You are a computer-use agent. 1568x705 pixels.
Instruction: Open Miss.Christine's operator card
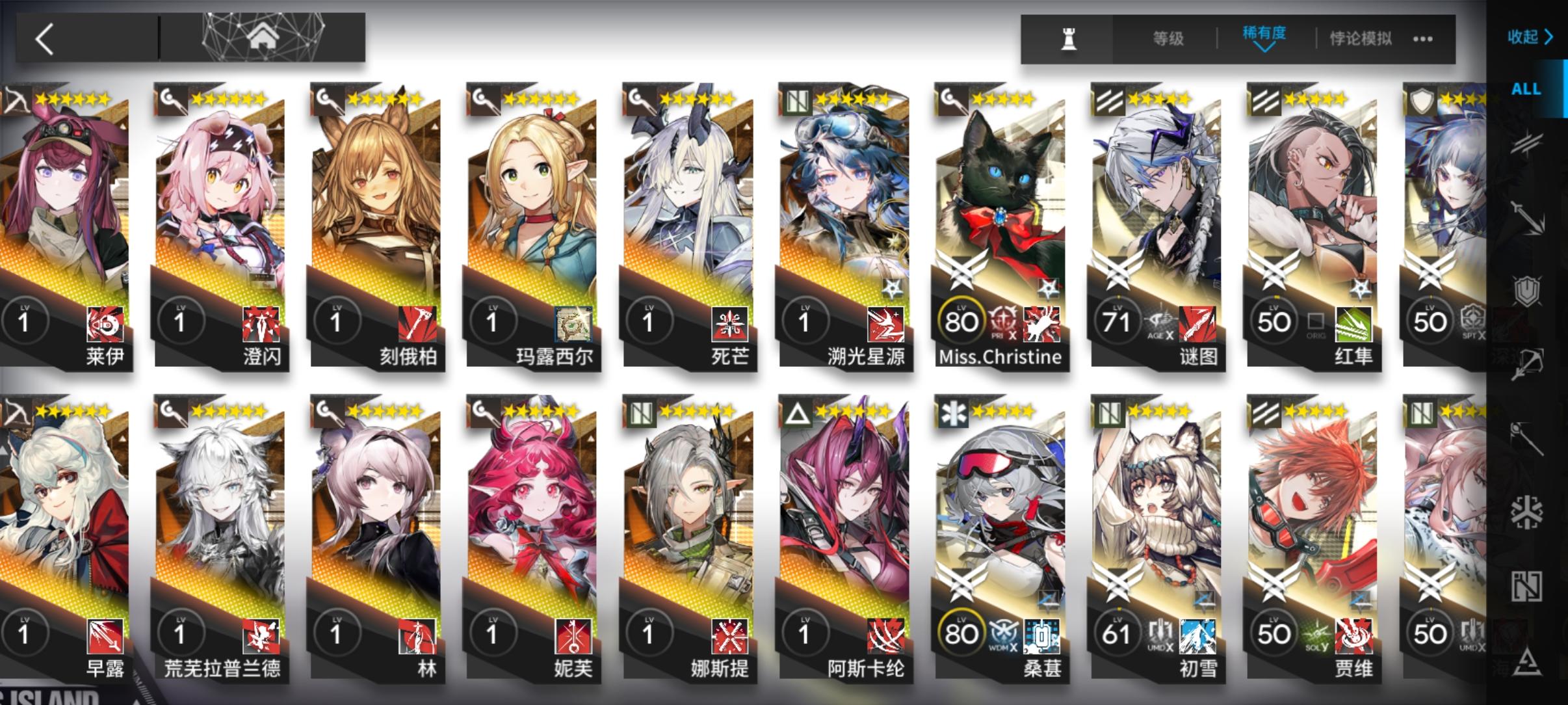(1000, 228)
